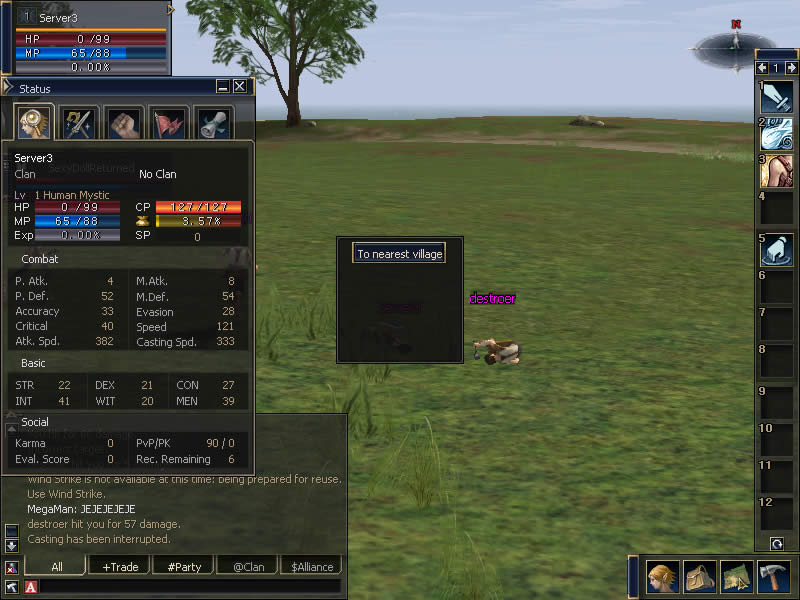Cast Wind Strike from shortcut slot 2
The height and width of the screenshot is (600, 800).
[x=777, y=134]
